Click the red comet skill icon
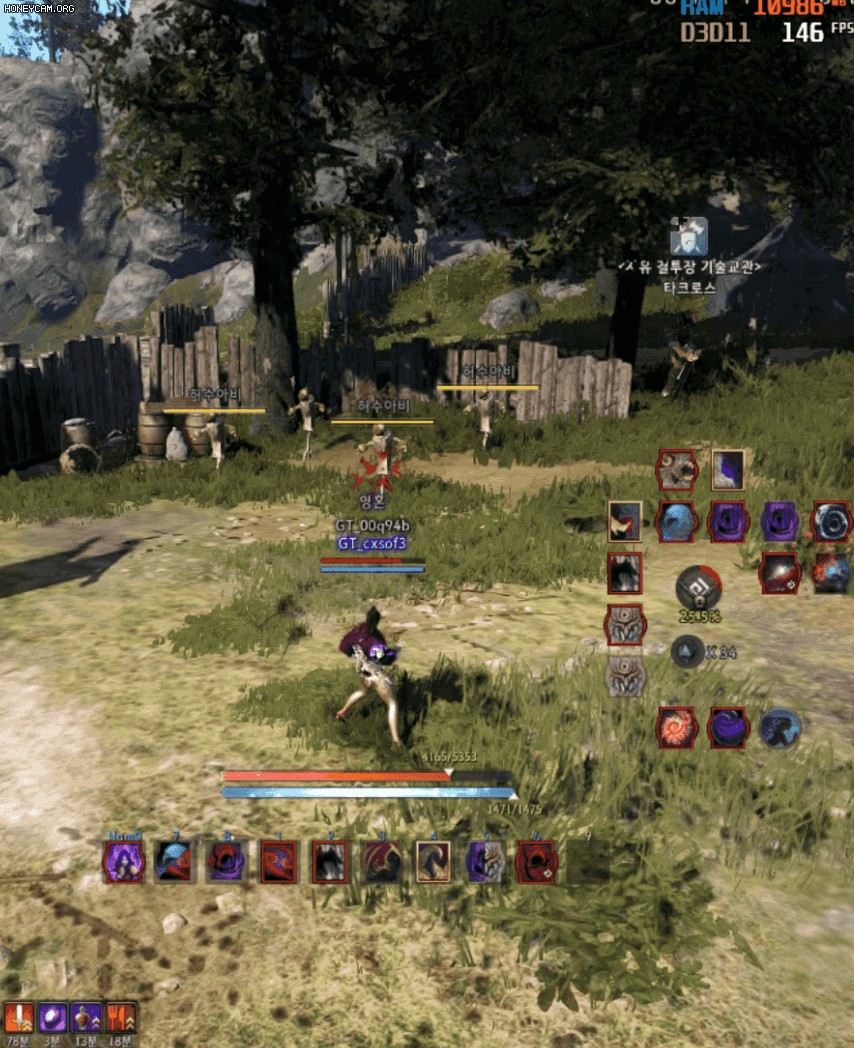 [779, 573]
